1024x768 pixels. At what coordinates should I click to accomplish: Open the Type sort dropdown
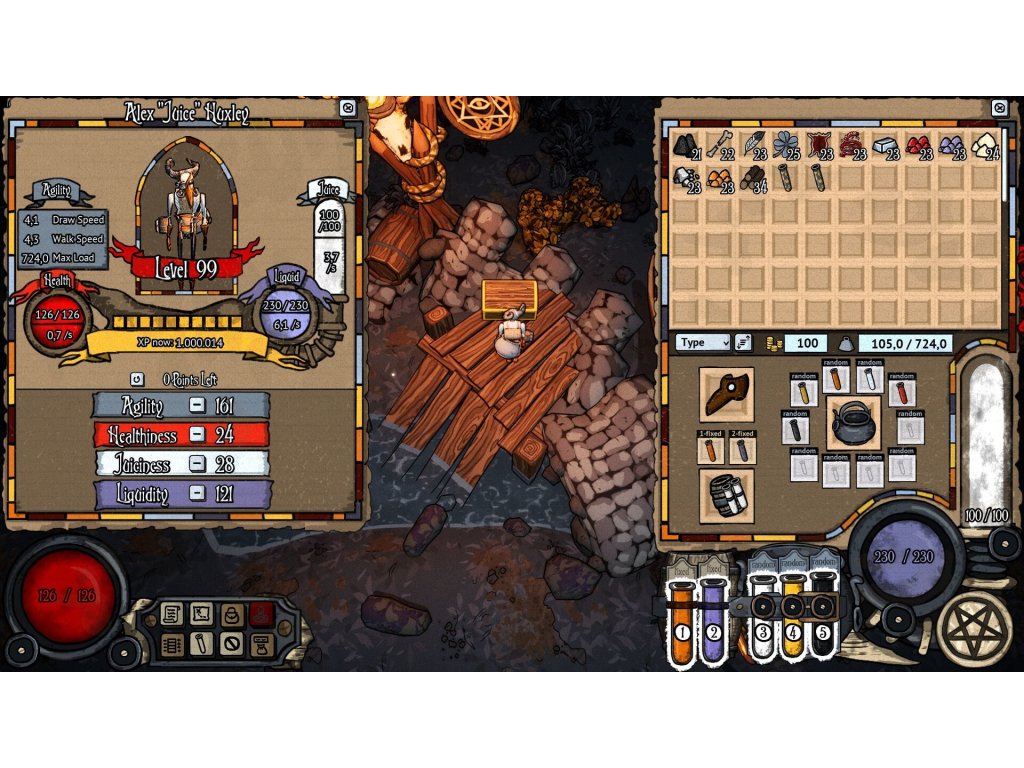click(x=704, y=343)
